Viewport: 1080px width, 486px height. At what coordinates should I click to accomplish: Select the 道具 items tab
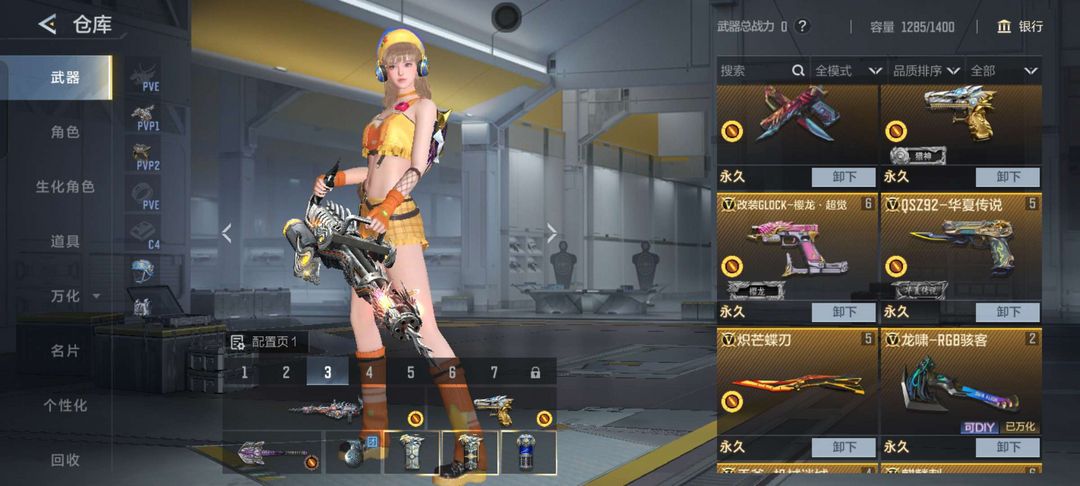point(65,241)
